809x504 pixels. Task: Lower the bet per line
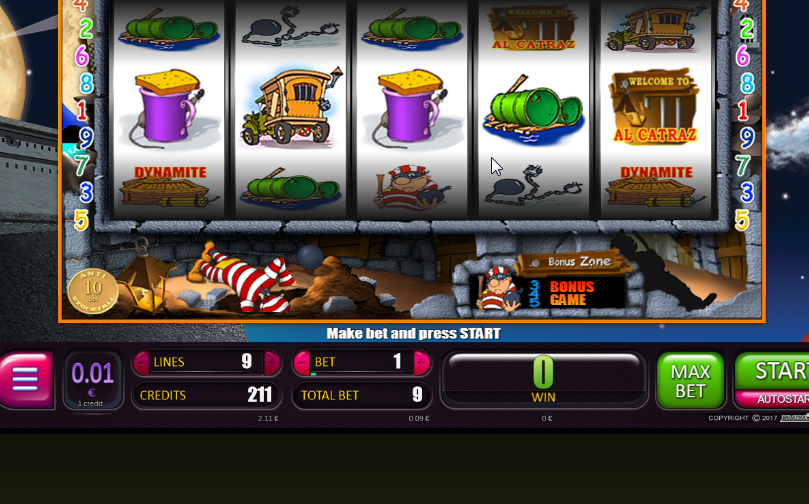pyautogui.click(x=301, y=362)
